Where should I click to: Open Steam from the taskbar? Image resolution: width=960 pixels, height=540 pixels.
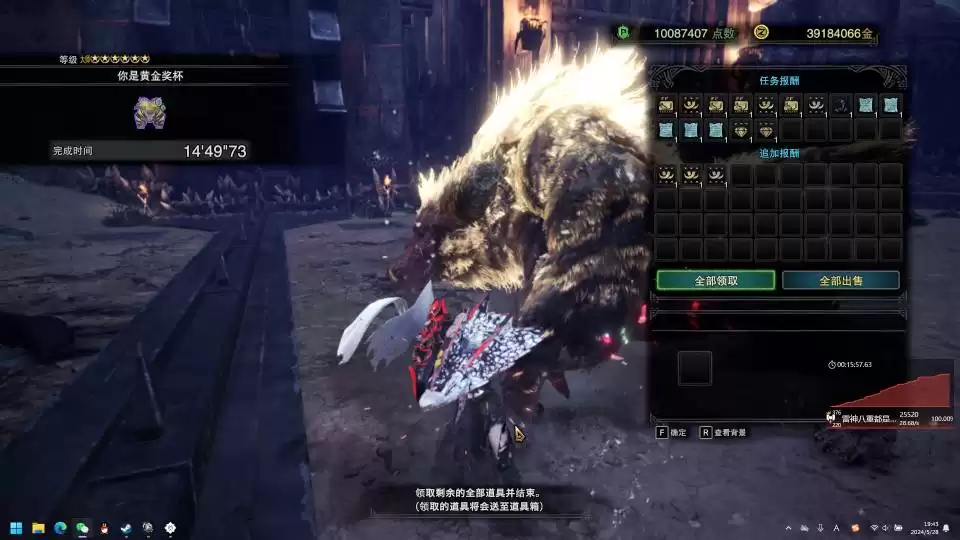125,527
